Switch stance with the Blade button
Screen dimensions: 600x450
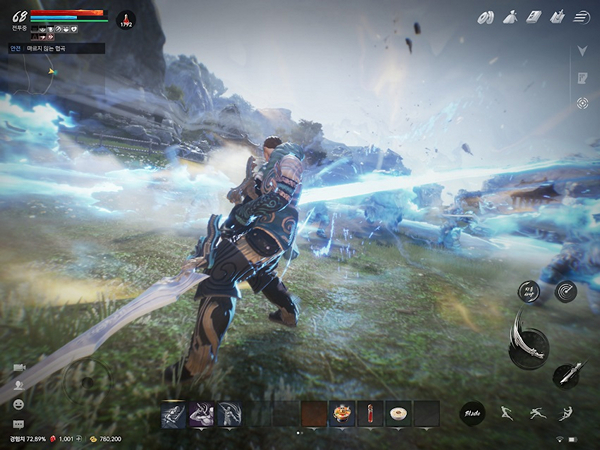(472, 413)
